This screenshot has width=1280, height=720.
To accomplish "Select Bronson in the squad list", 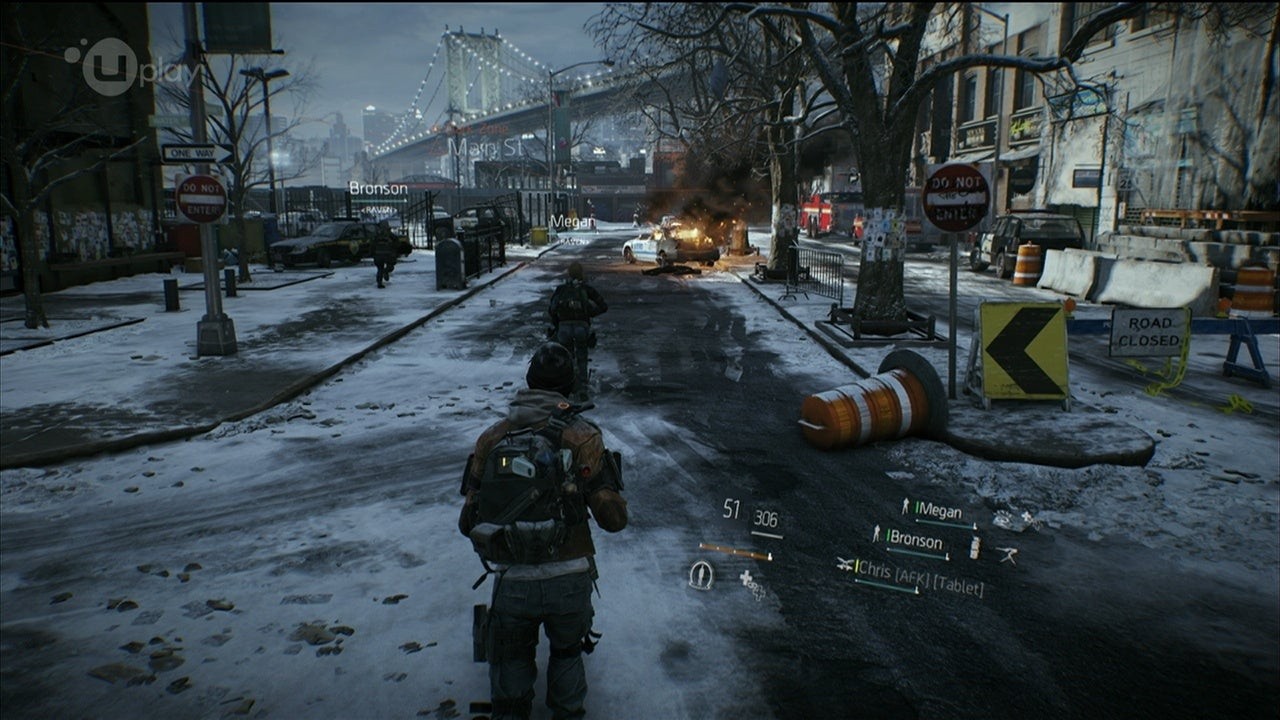I will 915,539.
